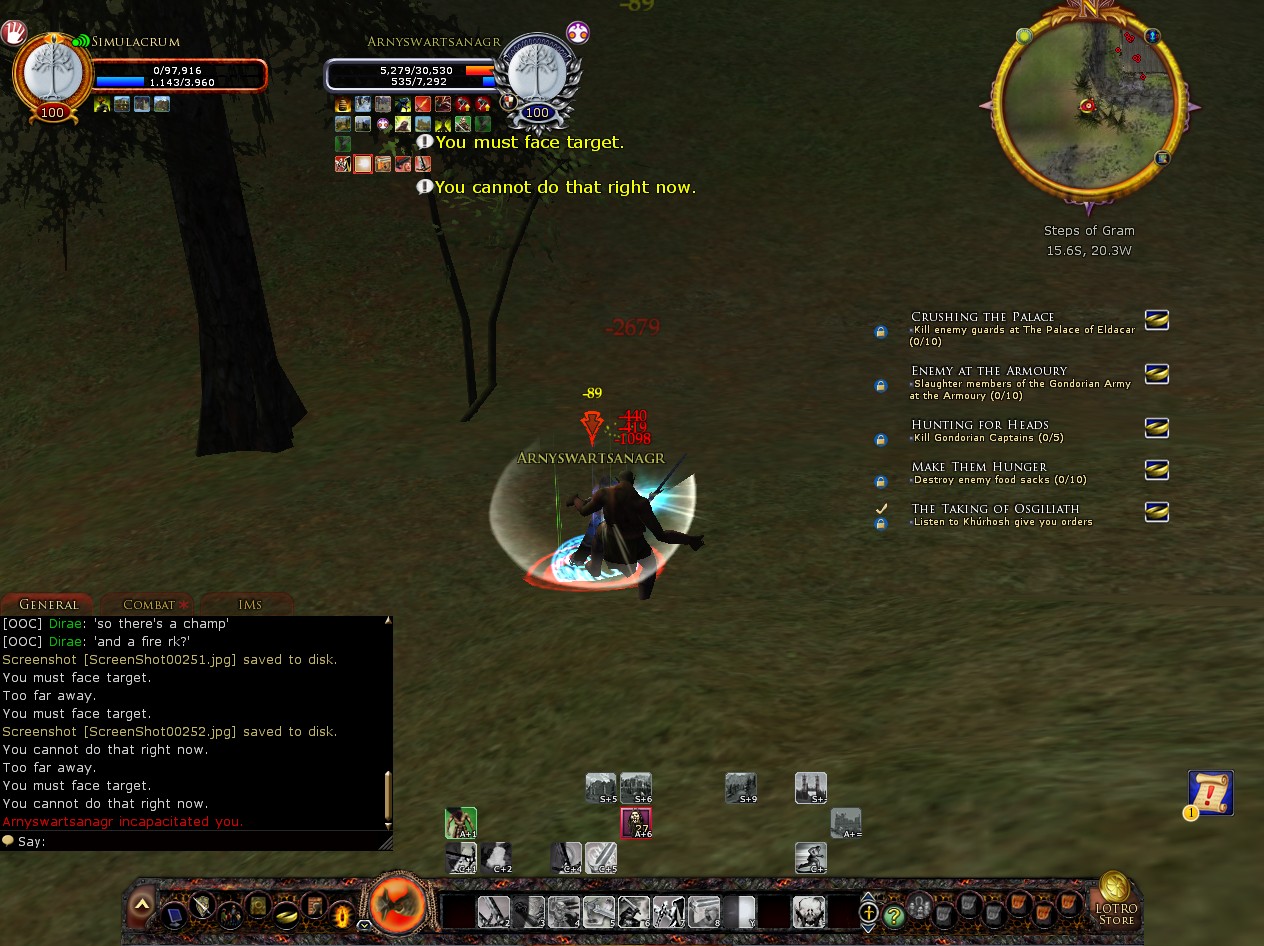Switch to the General chat tab
The height and width of the screenshot is (946, 1264).
point(48,604)
